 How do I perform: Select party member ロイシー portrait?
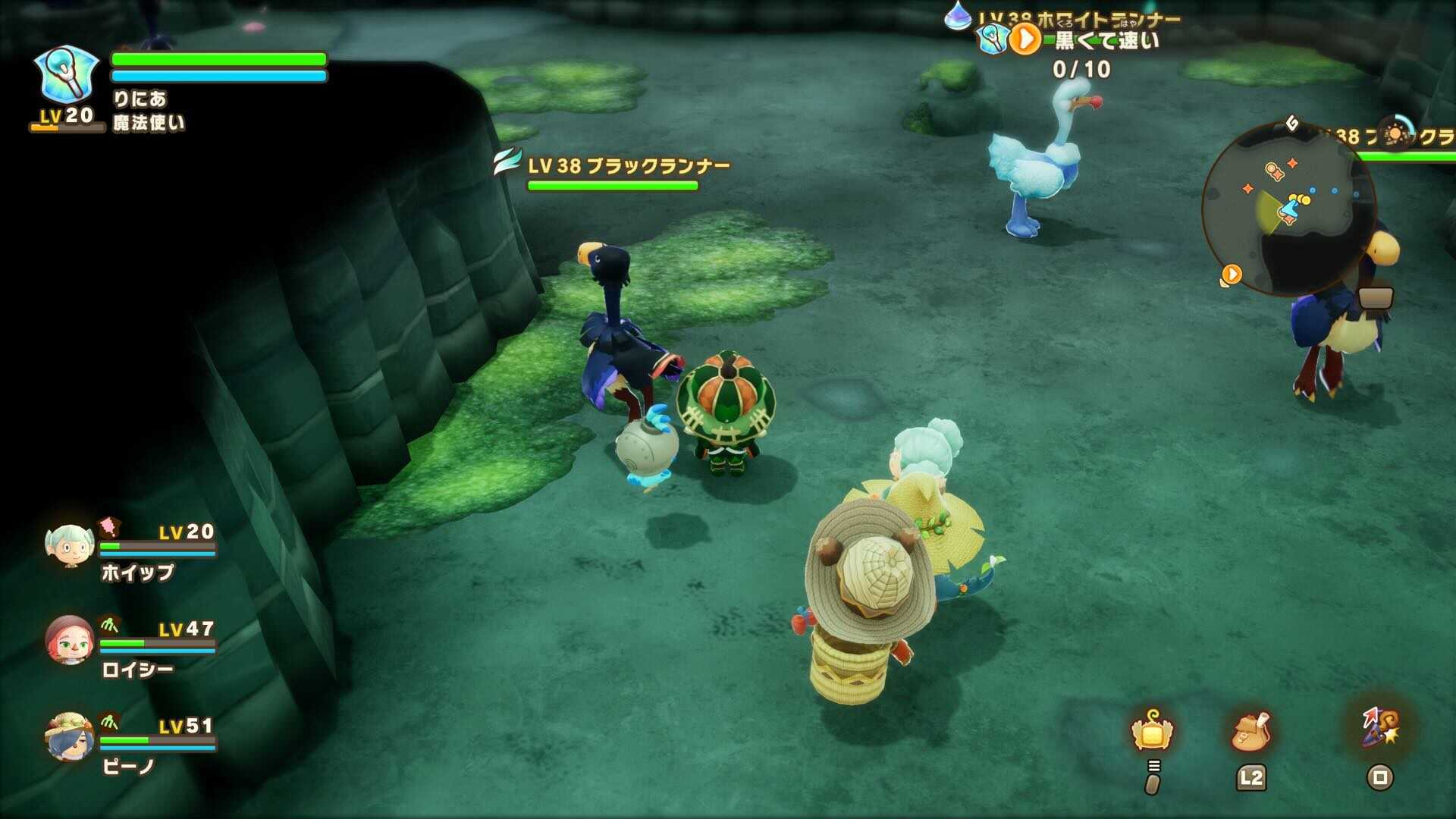[x=69, y=641]
